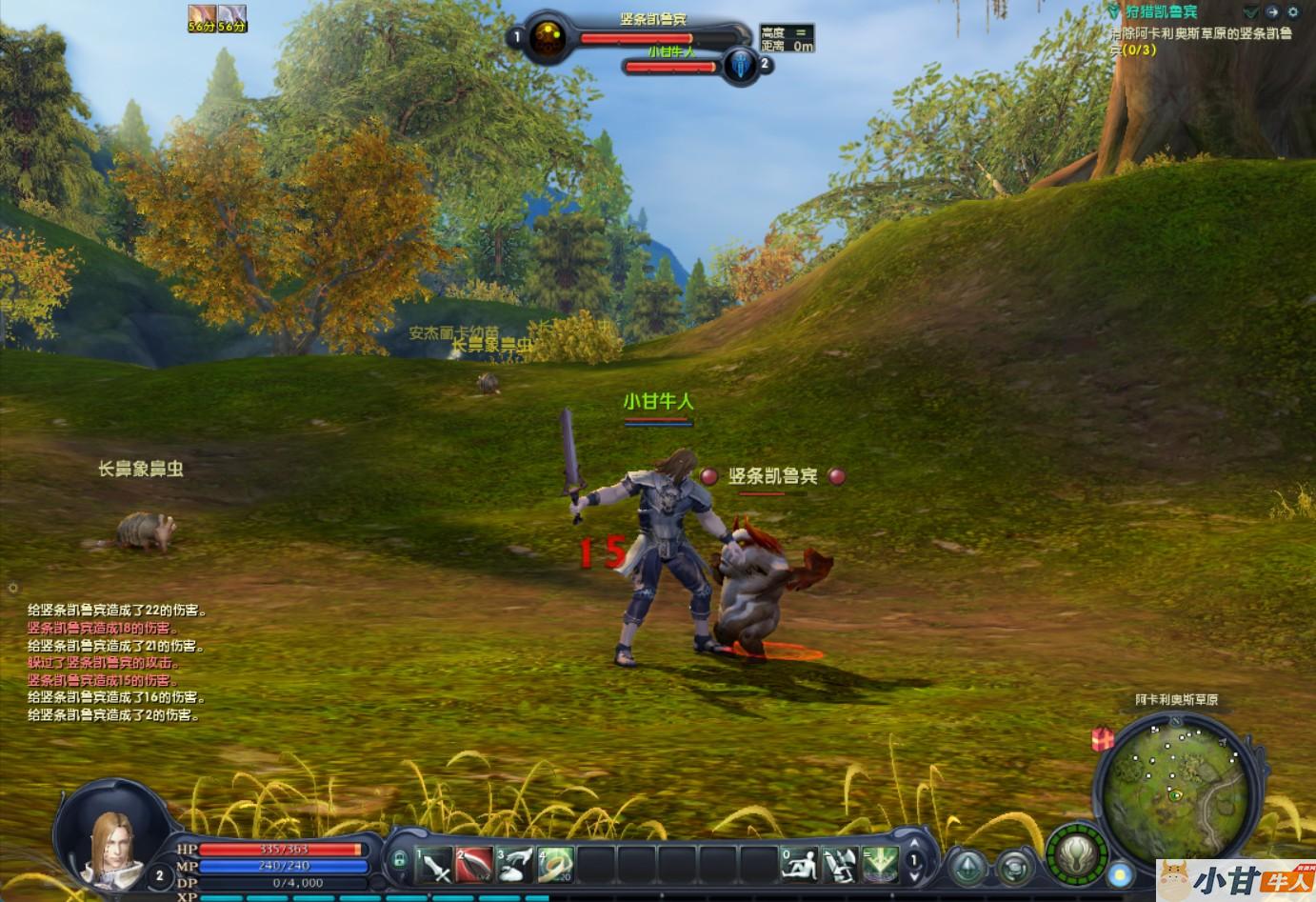
Task: Use the red slash skill in slot 2
Action: pos(474,863)
